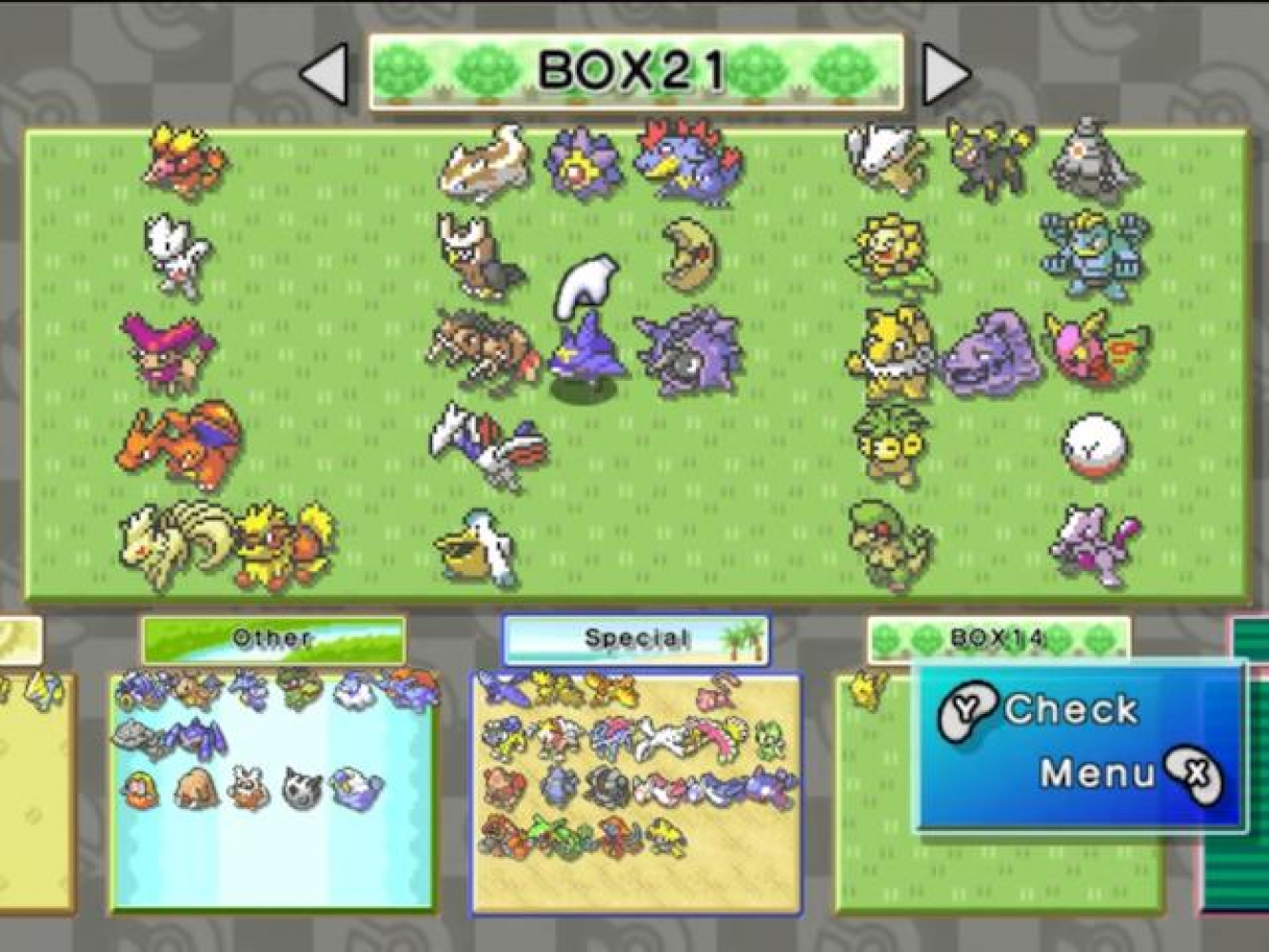Choose the Electrode sprite

pyautogui.click(x=1095, y=445)
